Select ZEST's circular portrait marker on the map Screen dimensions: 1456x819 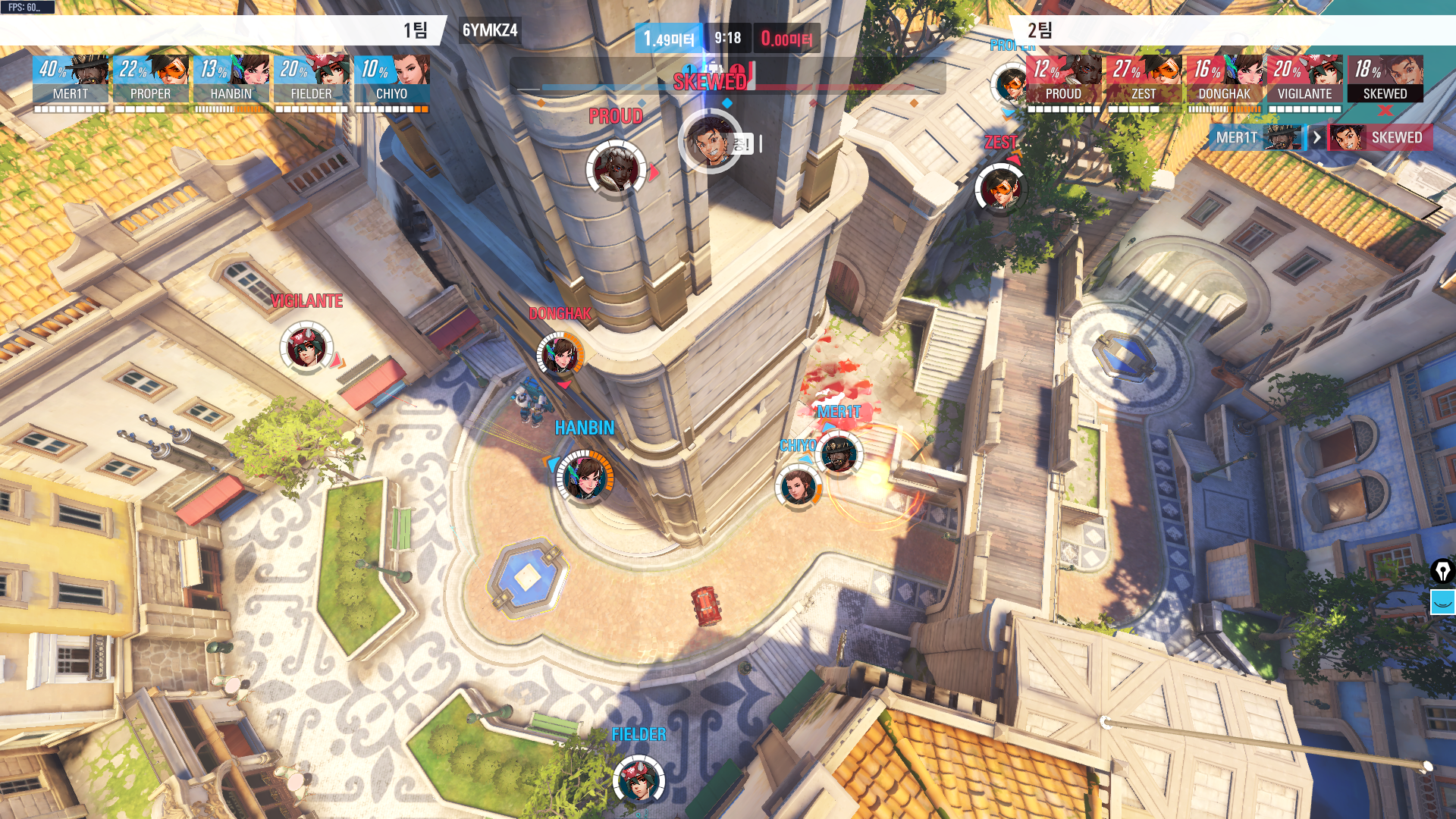pos(1000,189)
